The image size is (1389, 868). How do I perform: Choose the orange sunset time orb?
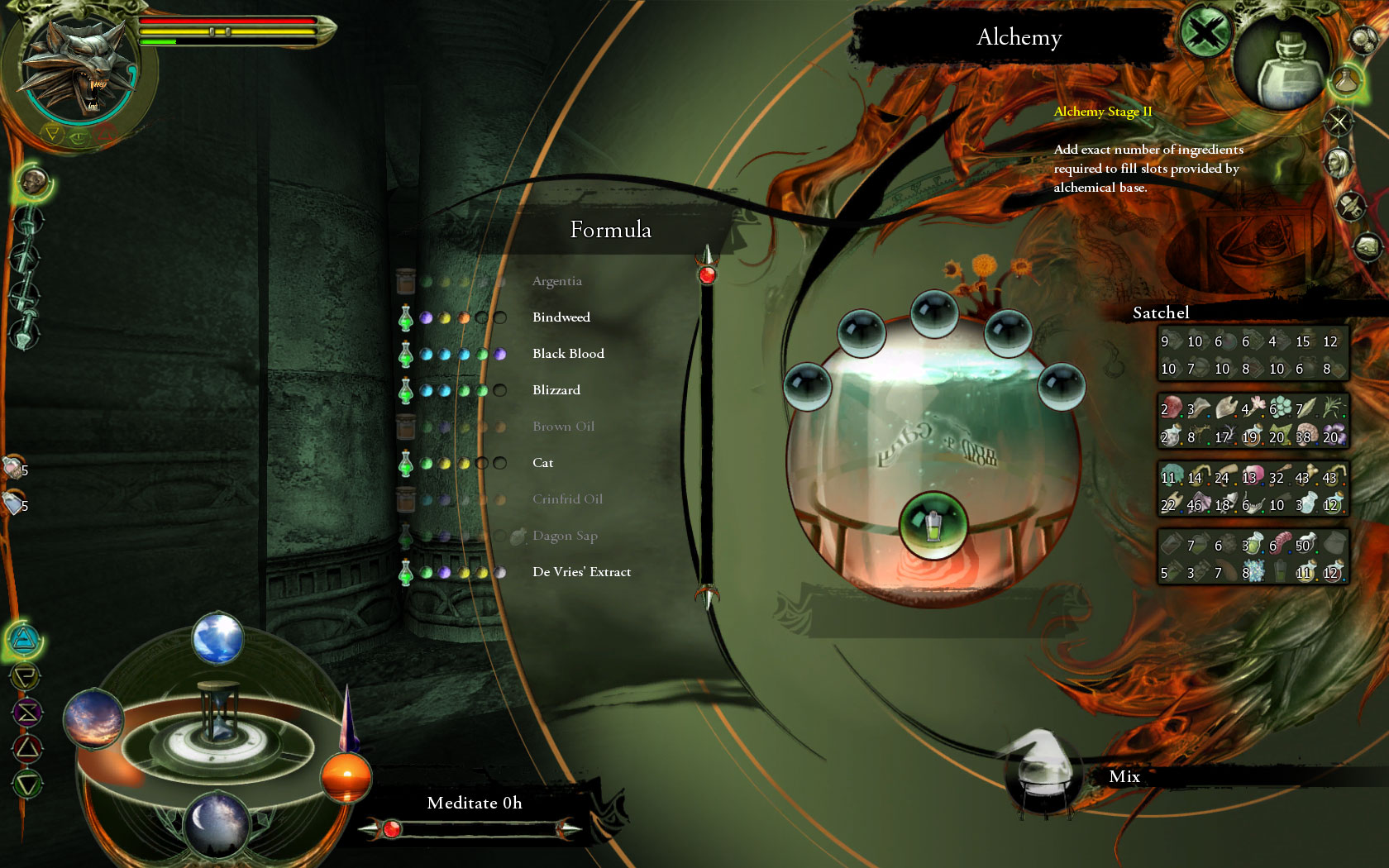point(346,777)
